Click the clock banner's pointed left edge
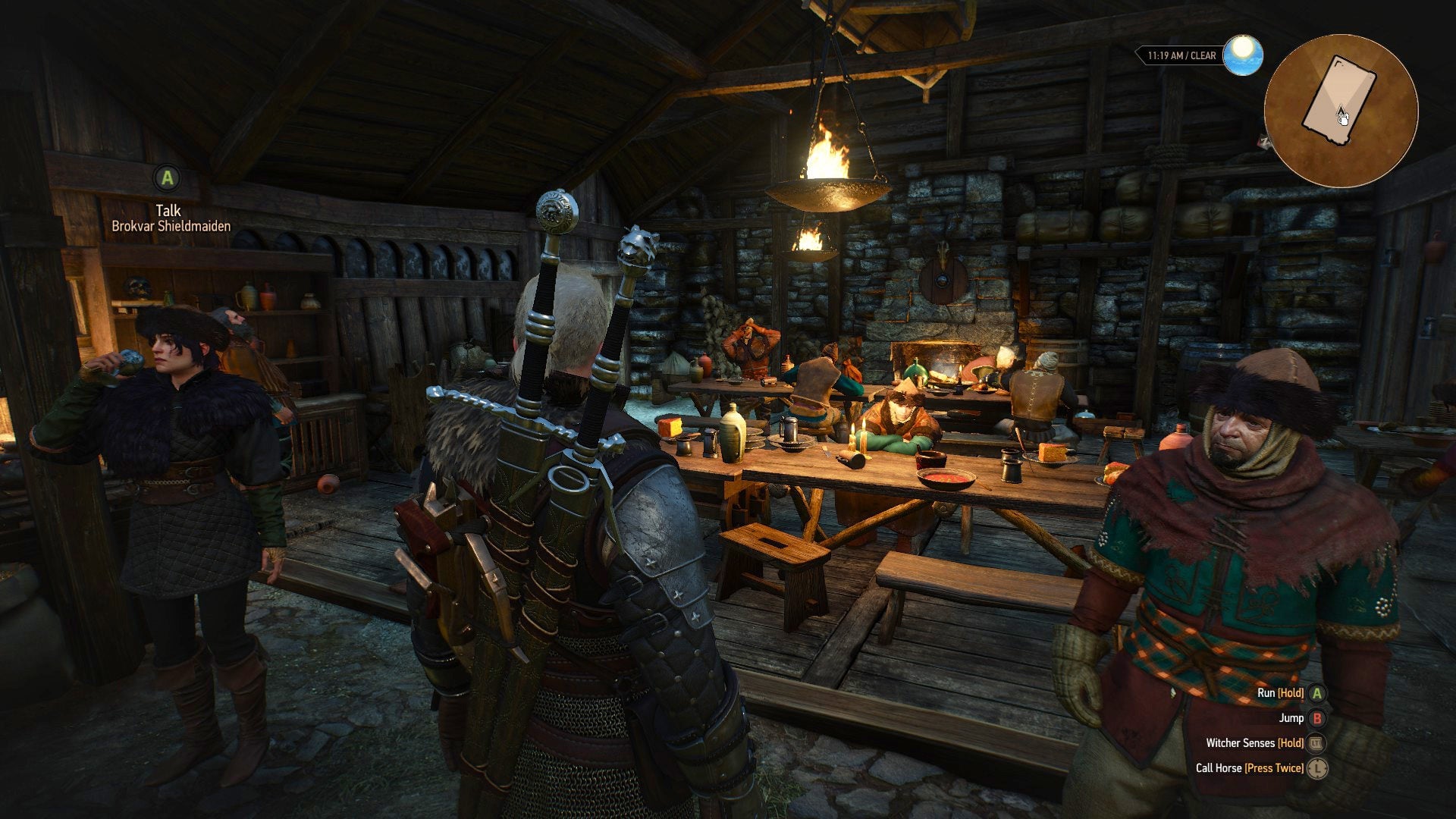 click(x=1138, y=54)
